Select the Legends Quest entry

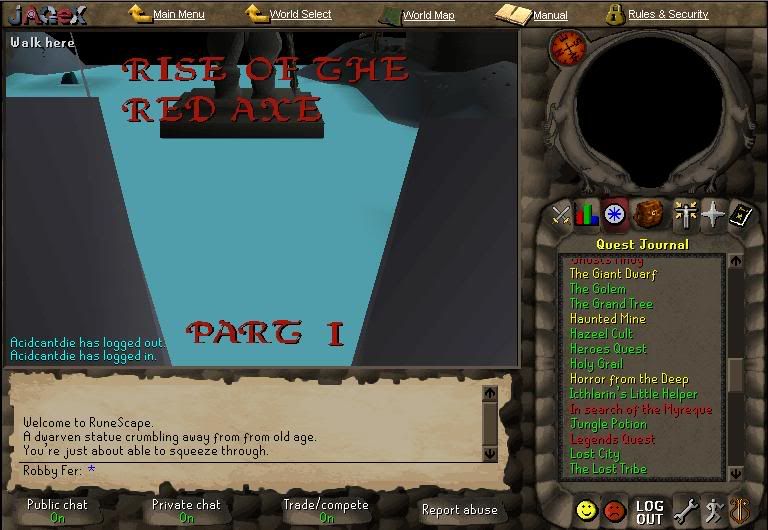[x=612, y=439]
